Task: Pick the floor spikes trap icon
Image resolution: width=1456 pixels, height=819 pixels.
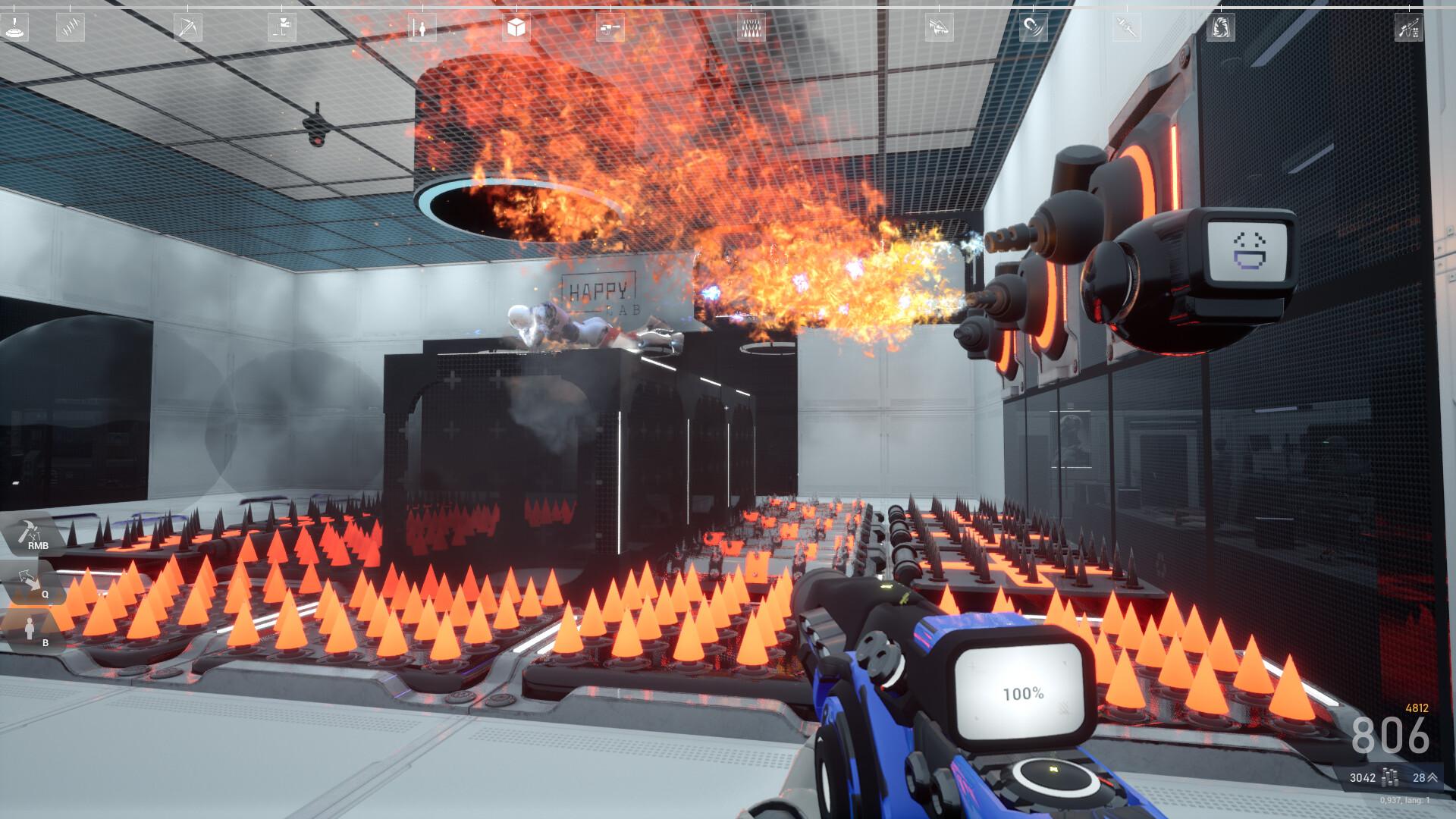Action: [x=752, y=28]
